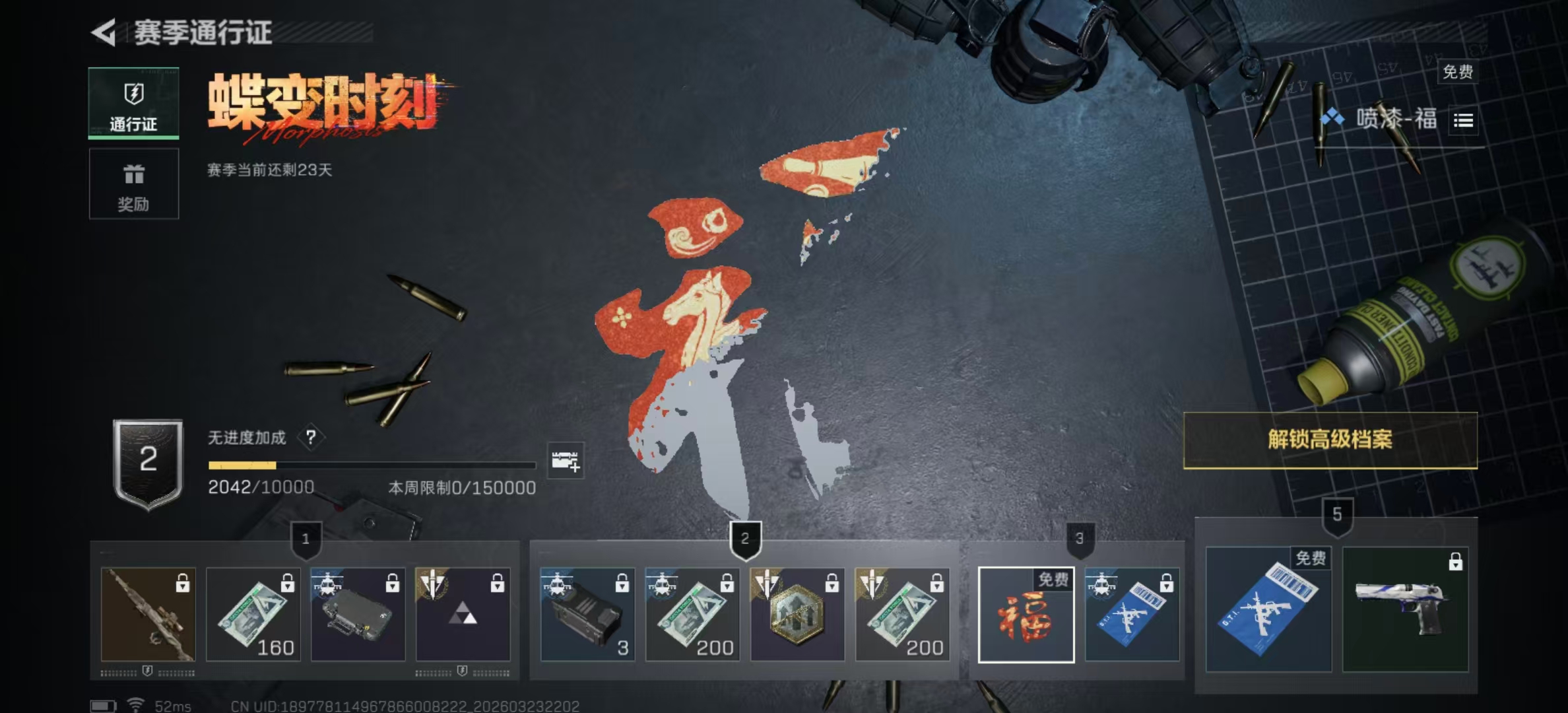Open the list icon next to 喷漆-福
Screen dimensions: 1568x713
click(1463, 120)
